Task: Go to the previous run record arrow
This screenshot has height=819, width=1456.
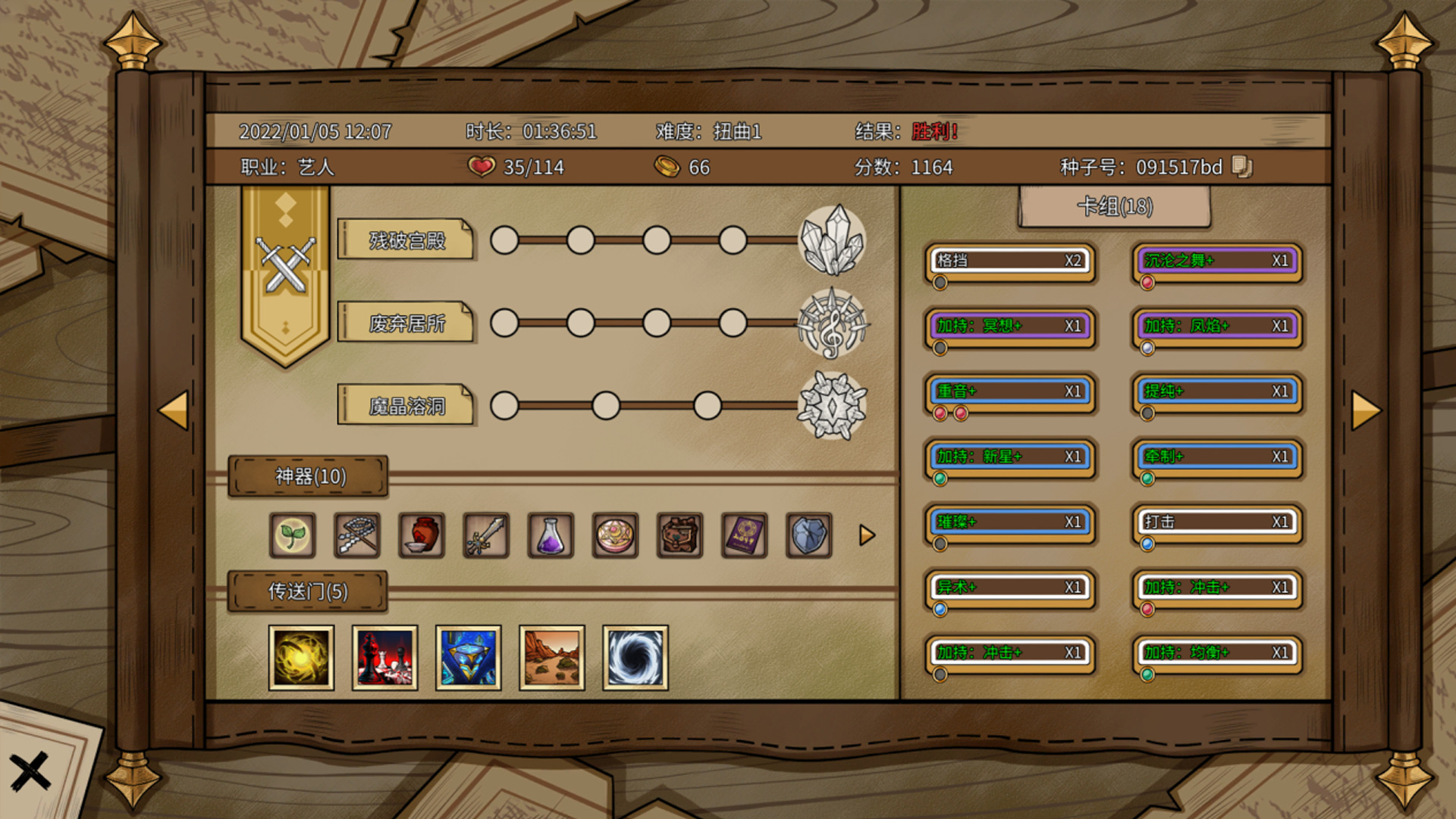Action: 174,410
